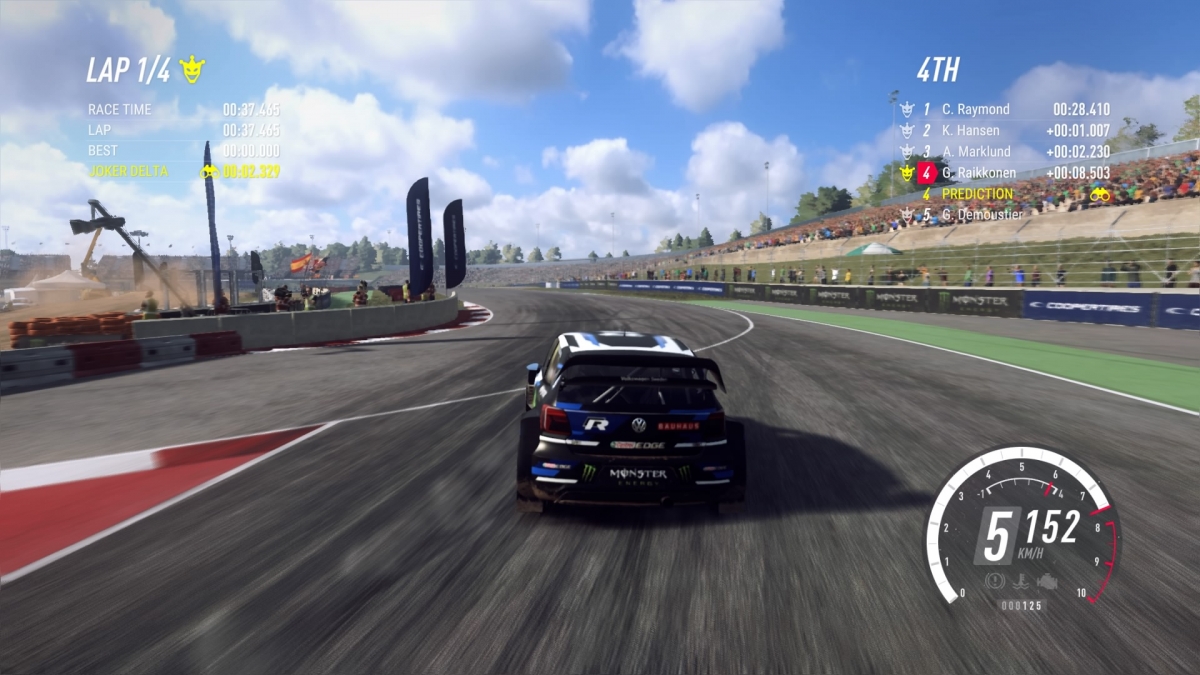Click G. Demoustier in the standings list
This screenshot has height=675, width=1200.
pyautogui.click(x=981, y=215)
